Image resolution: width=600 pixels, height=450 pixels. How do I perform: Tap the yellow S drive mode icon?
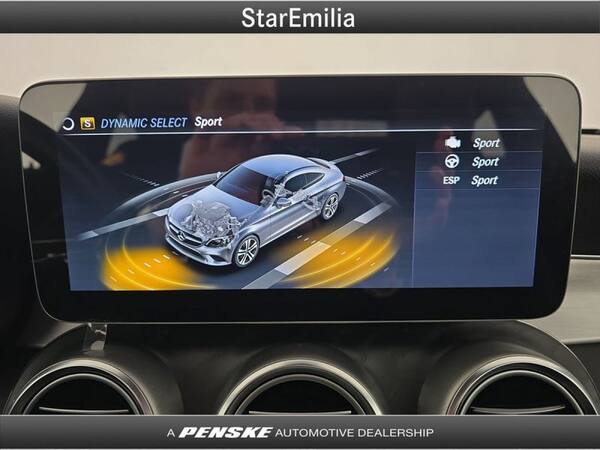click(87, 124)
